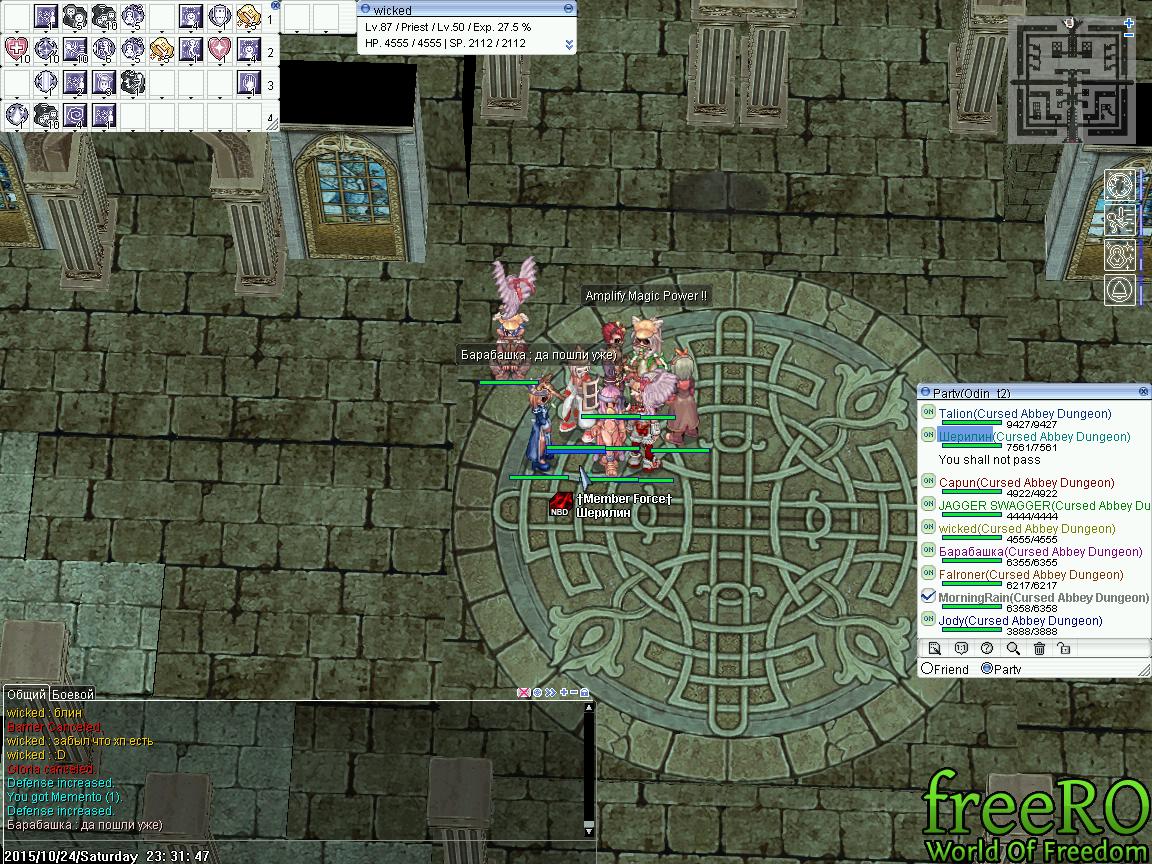The width and height of the screenshot is (1152, 864).
Task: Open the question mark party button
Action: point(987,649)
